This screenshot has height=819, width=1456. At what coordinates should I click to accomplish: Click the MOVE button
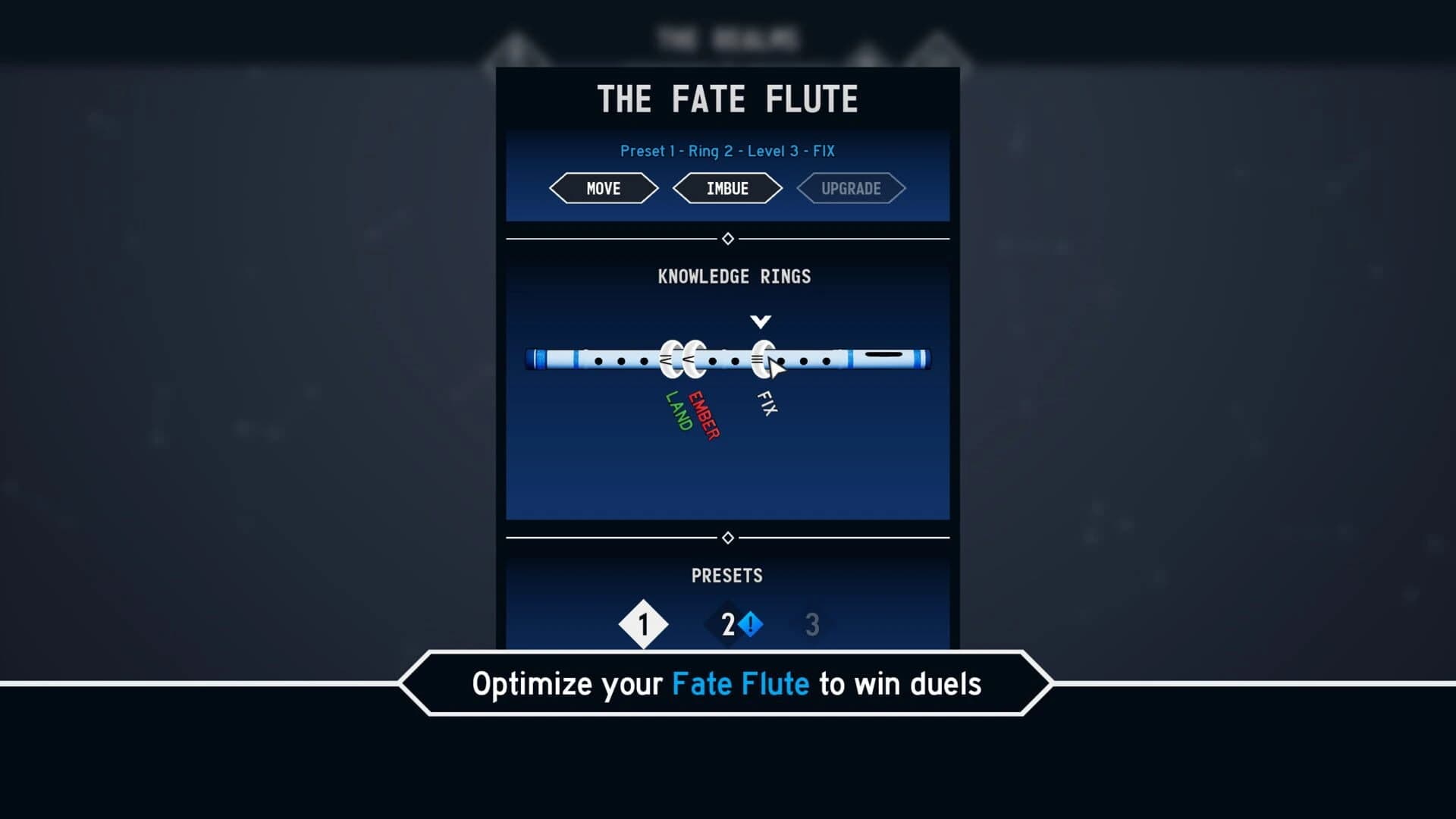(603, 188)
